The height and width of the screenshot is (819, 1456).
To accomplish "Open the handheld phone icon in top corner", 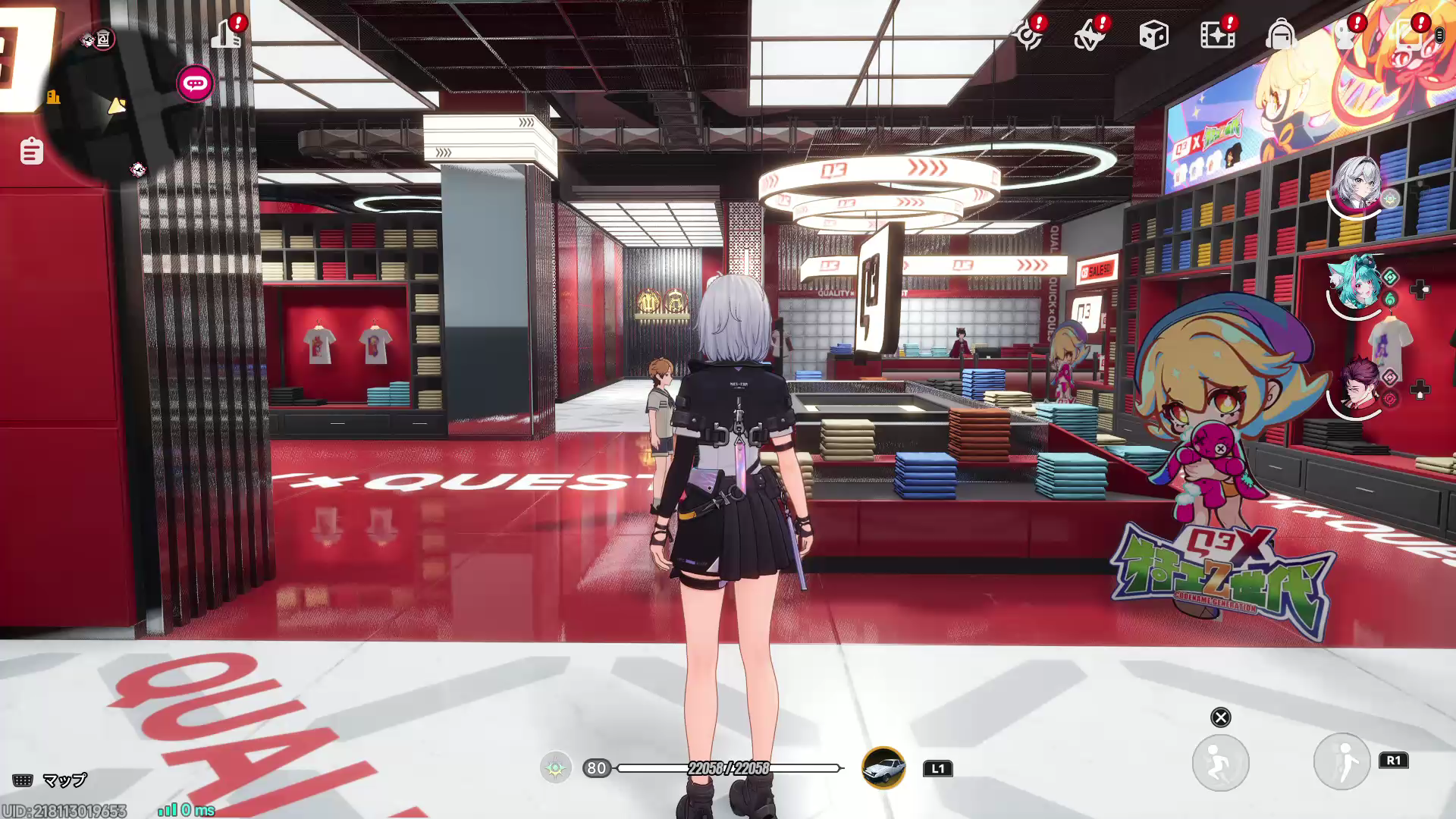I will point(1409,35).
